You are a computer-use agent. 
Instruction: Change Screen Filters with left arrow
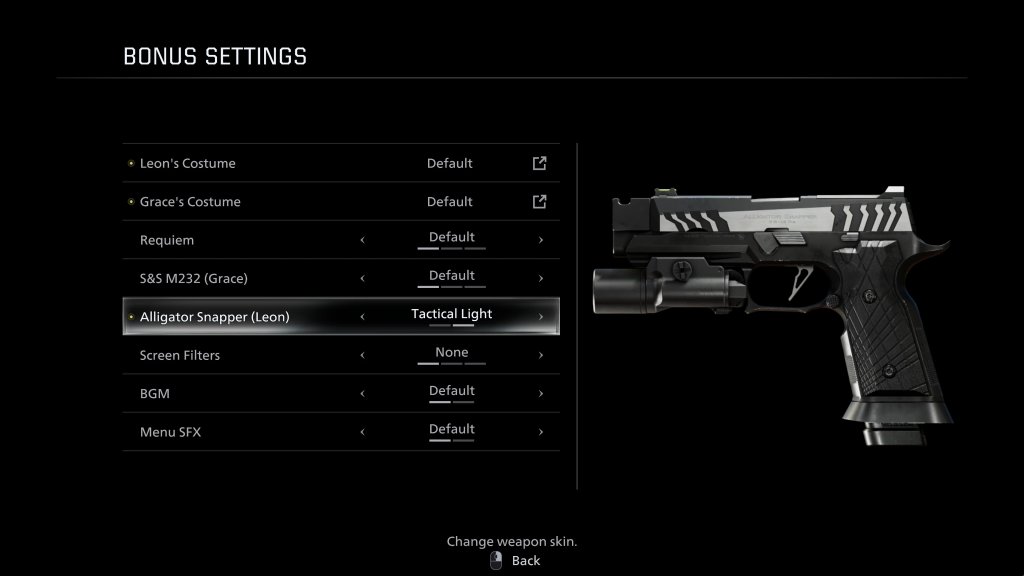coord(362,355)
